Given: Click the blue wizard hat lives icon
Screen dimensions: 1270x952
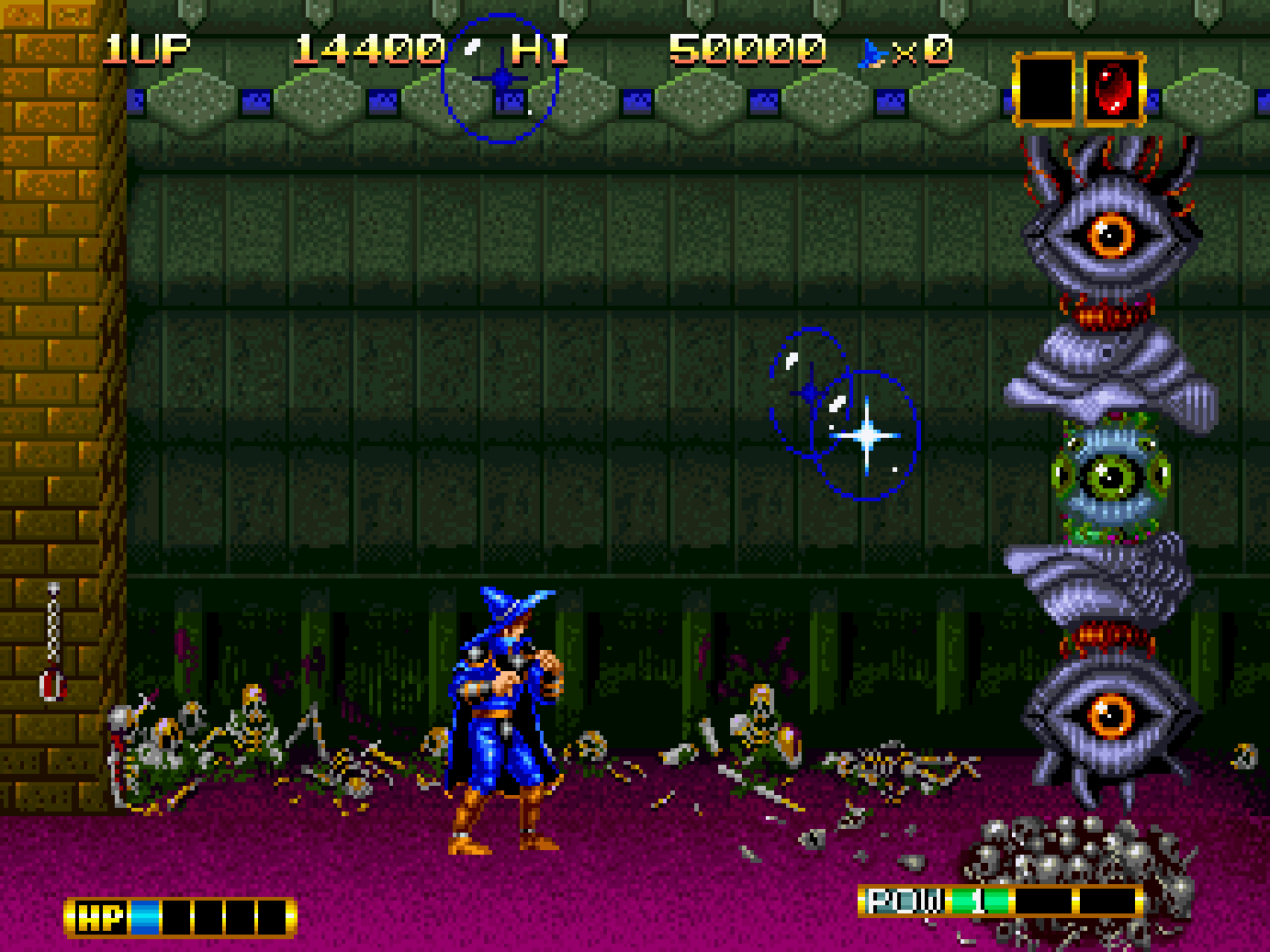Looking at the screenshot, I should (871, 52).
